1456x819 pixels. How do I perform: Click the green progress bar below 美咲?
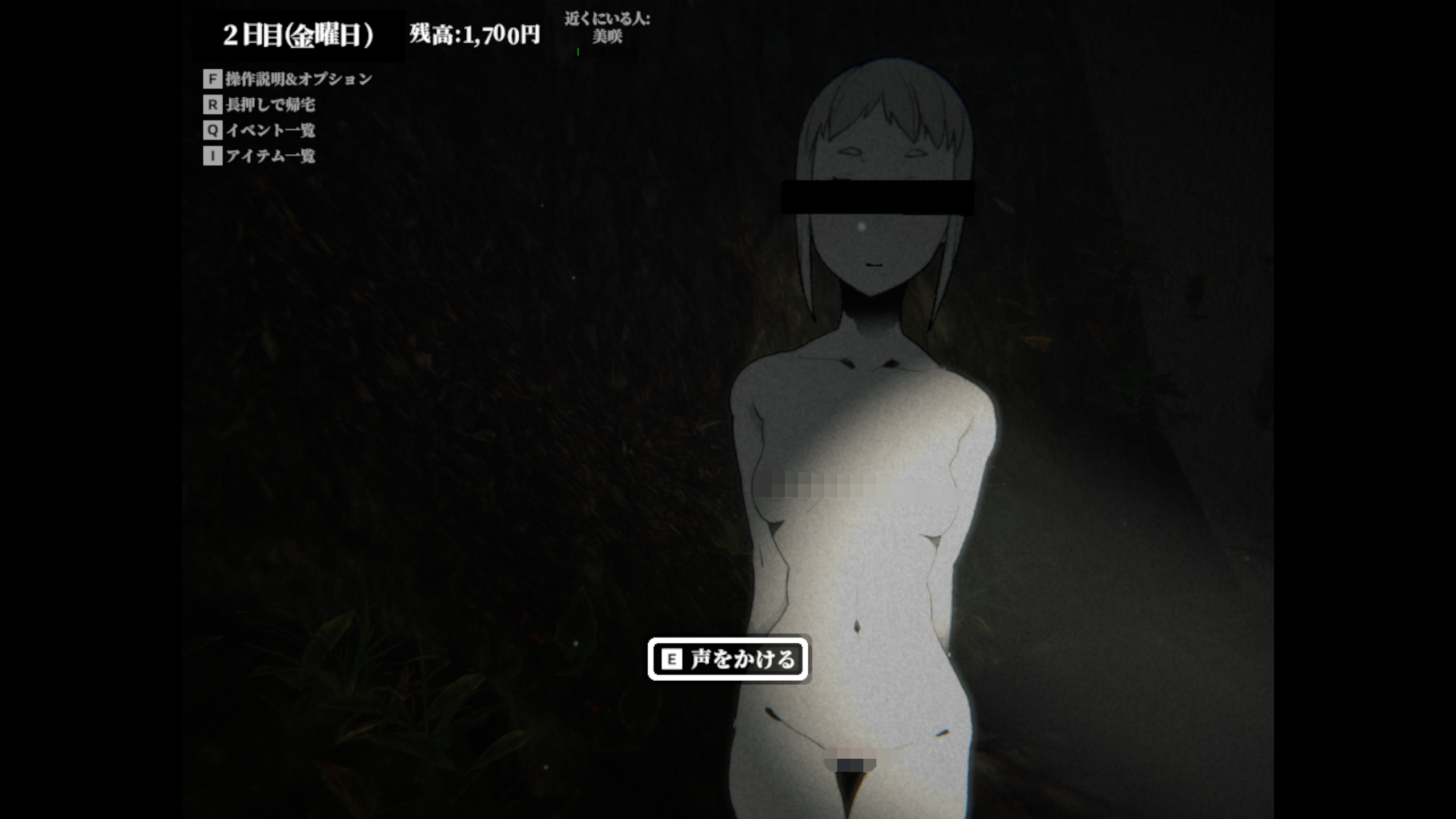pos(578,52)
